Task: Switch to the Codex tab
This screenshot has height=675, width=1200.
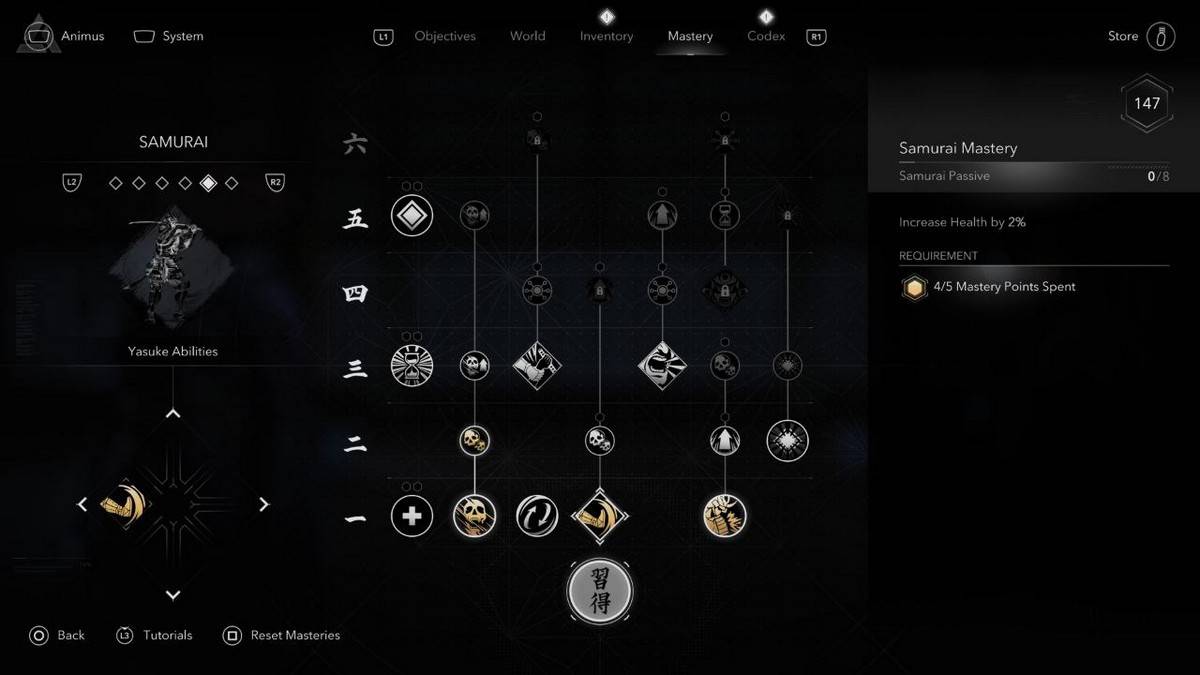Action: (x=766, y=36)
